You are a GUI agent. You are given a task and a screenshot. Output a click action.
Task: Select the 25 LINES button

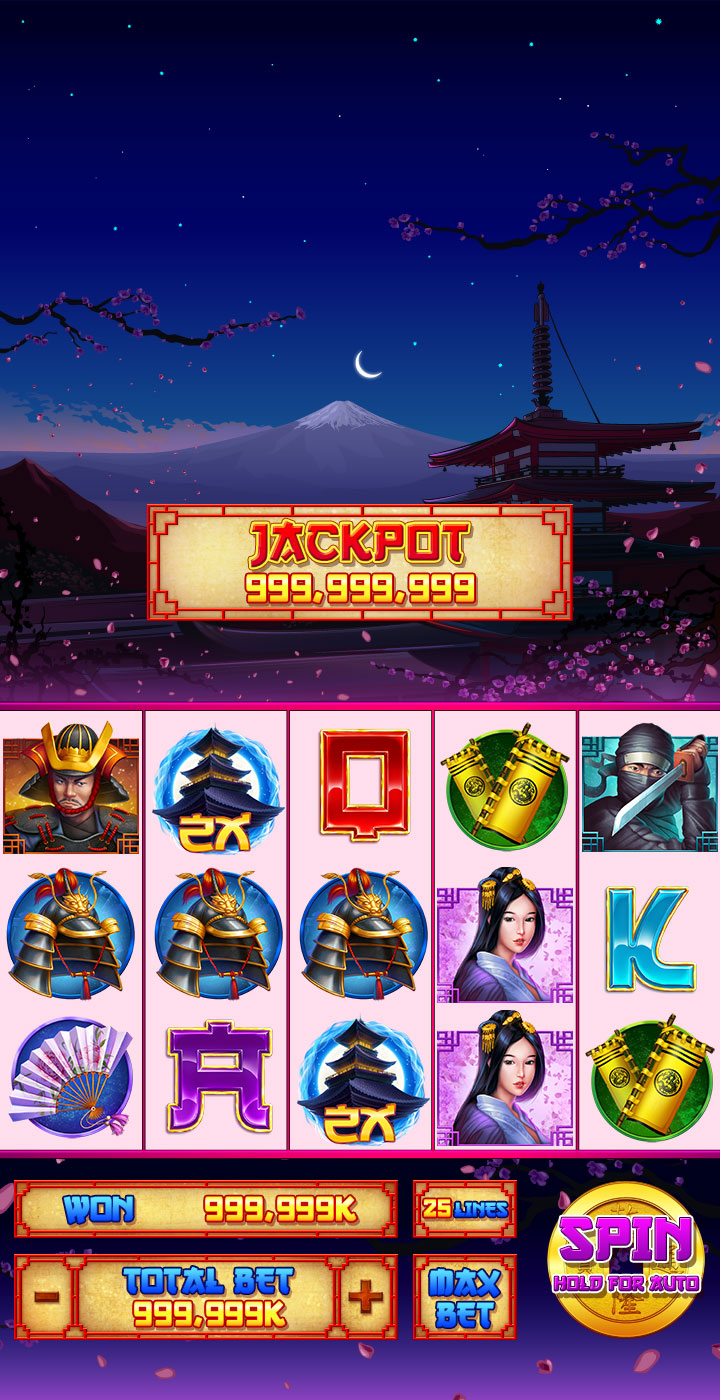(465, 1208)
